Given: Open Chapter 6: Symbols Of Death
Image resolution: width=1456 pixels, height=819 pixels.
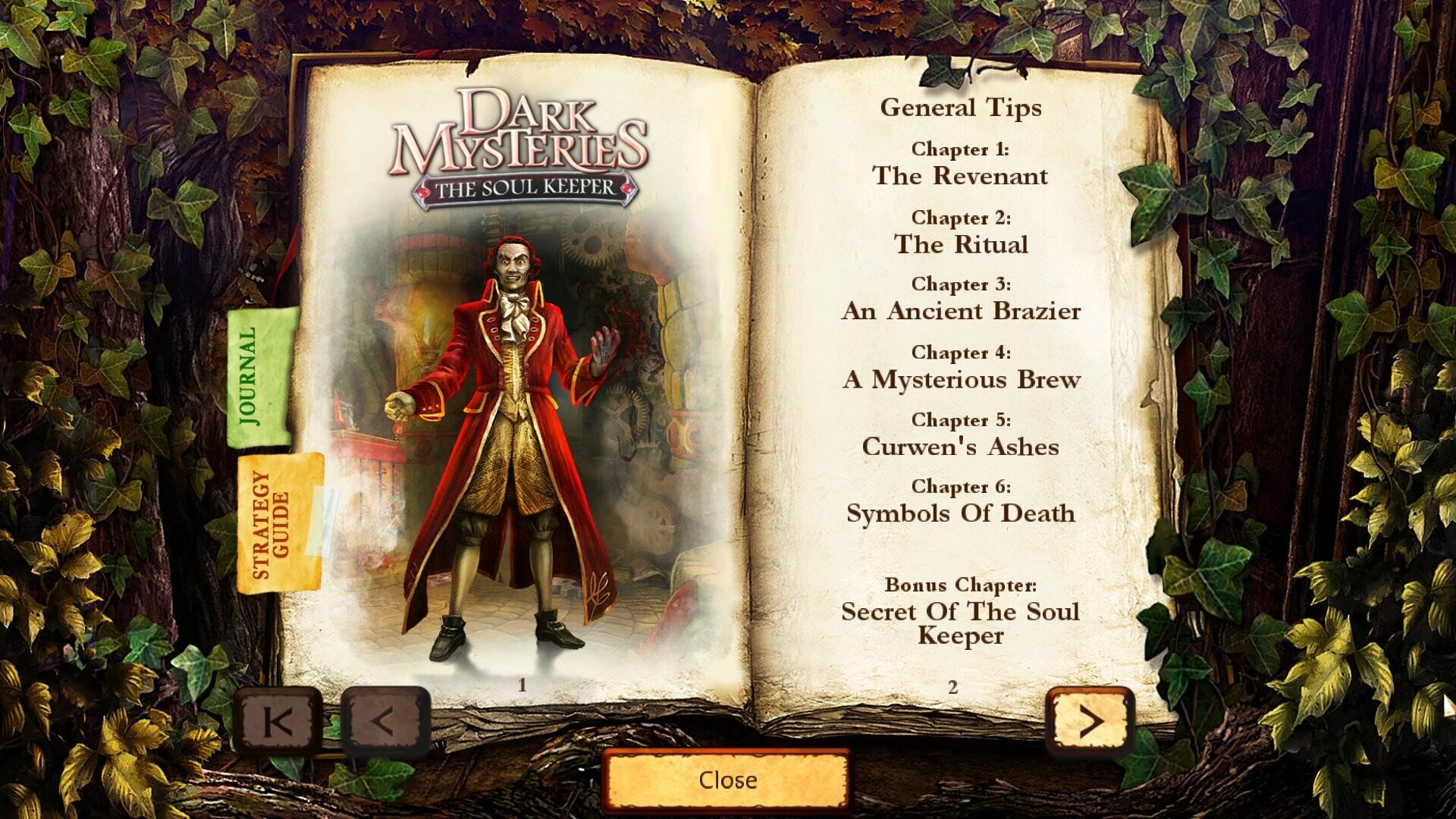Looking at the screenshot, I should 960,500.
